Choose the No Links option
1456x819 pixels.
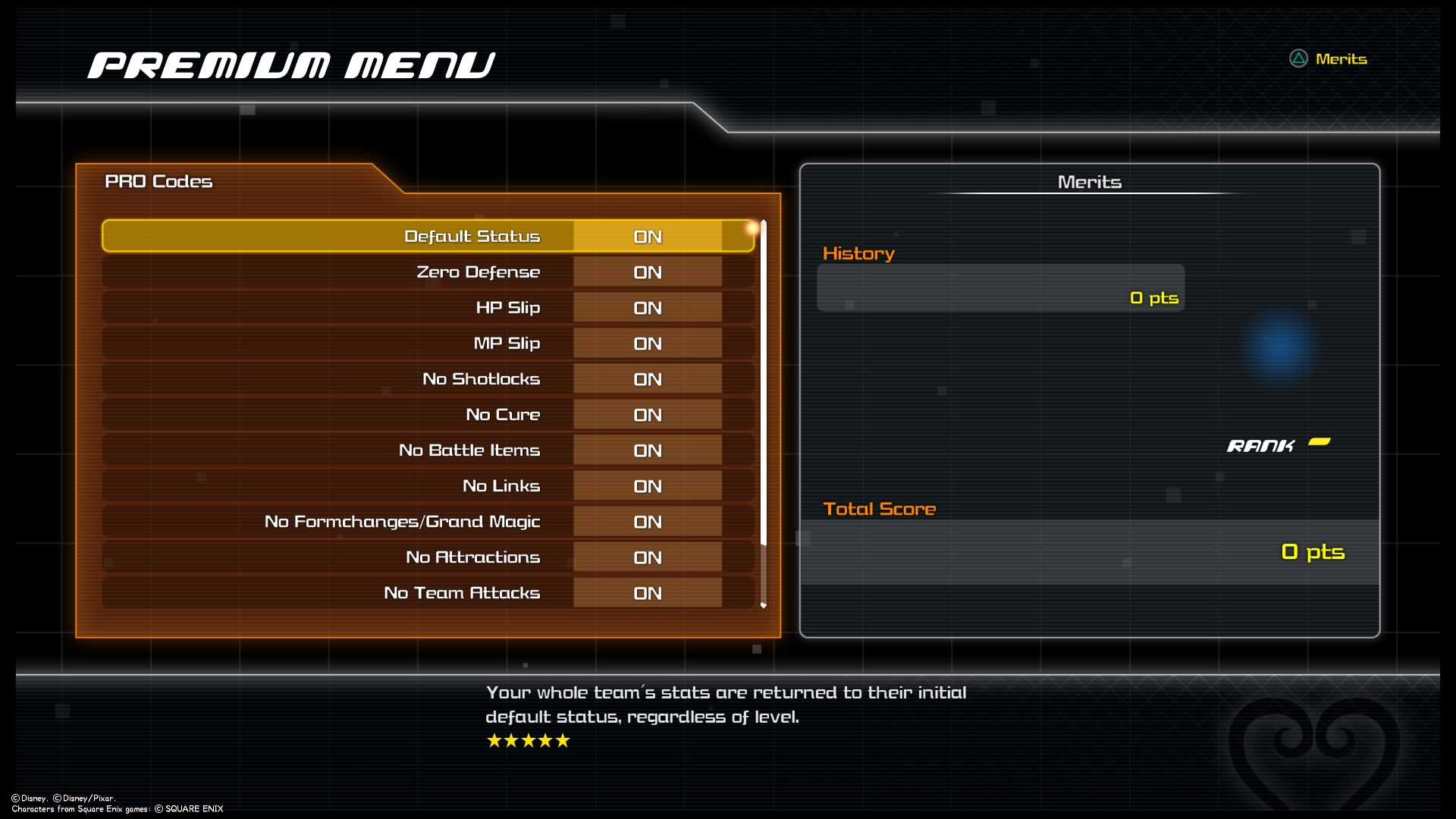[x=428, y=486]
